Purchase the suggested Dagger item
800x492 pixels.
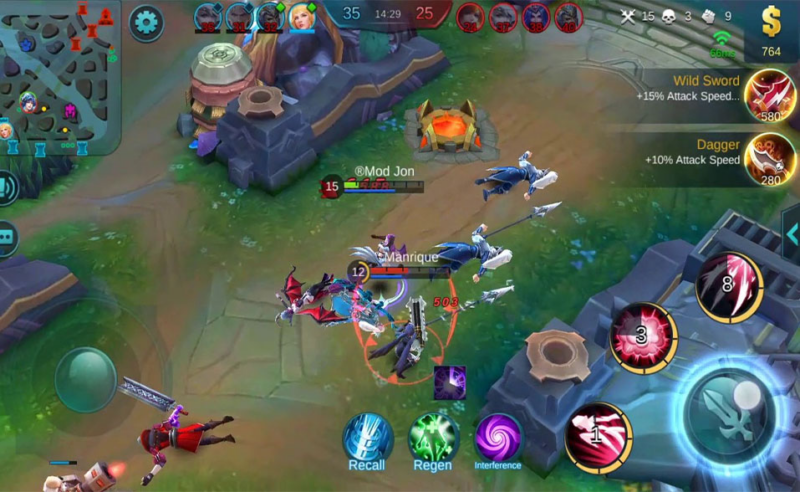770,158
